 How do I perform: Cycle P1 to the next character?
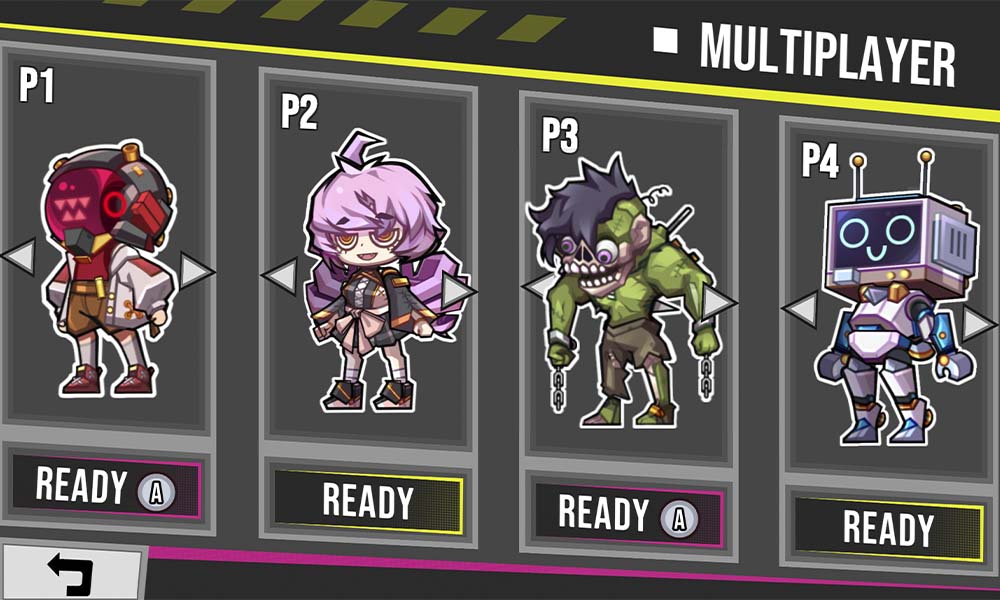(x=197, y=270)
